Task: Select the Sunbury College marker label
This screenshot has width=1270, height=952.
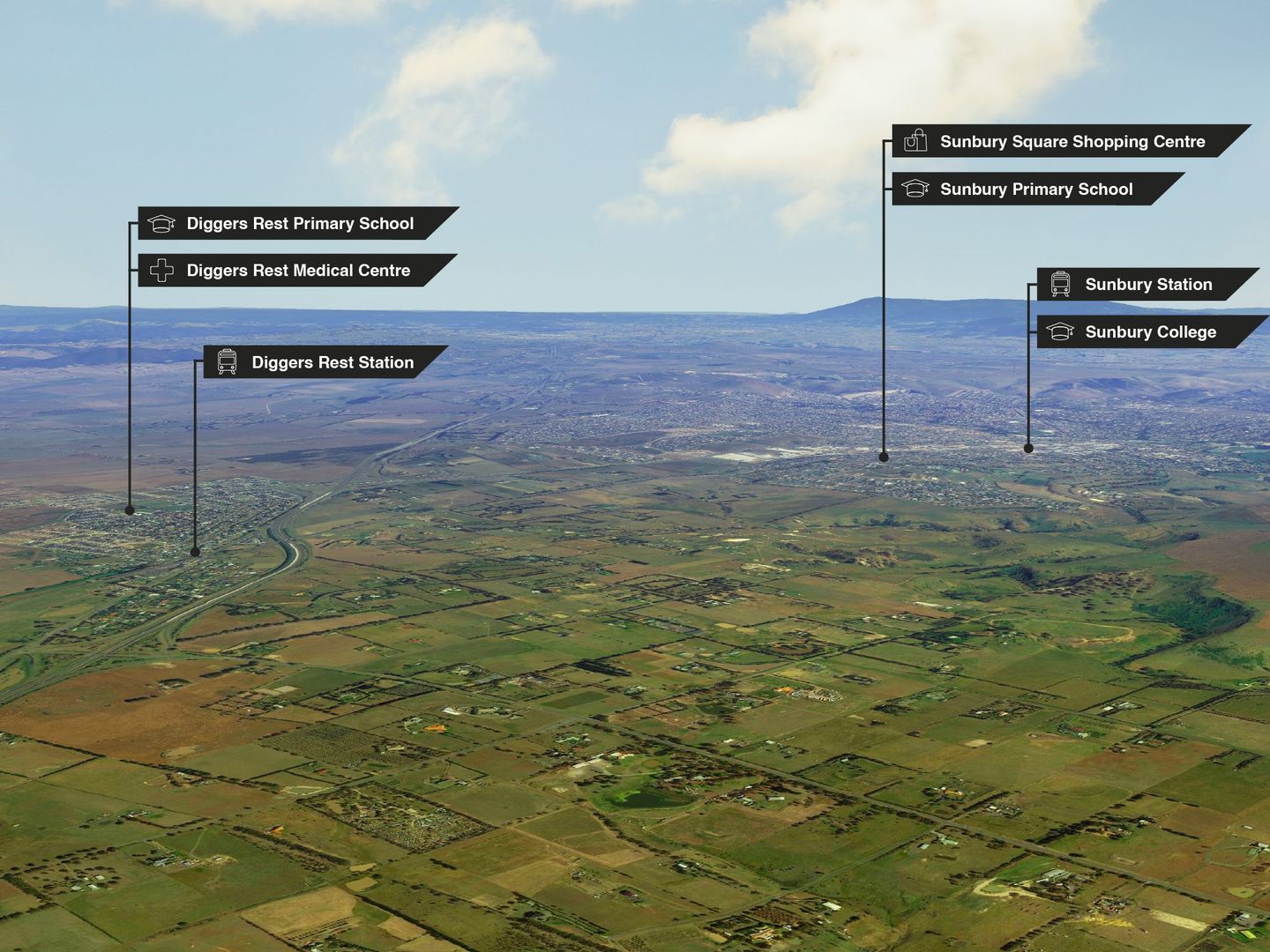Action: pos(1149,332)
